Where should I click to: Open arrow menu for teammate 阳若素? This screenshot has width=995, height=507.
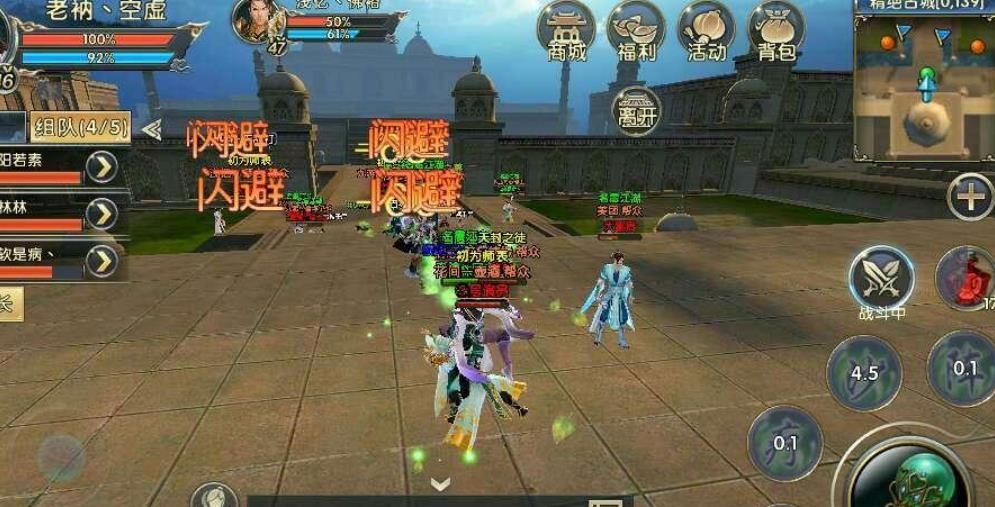[101, 167]
